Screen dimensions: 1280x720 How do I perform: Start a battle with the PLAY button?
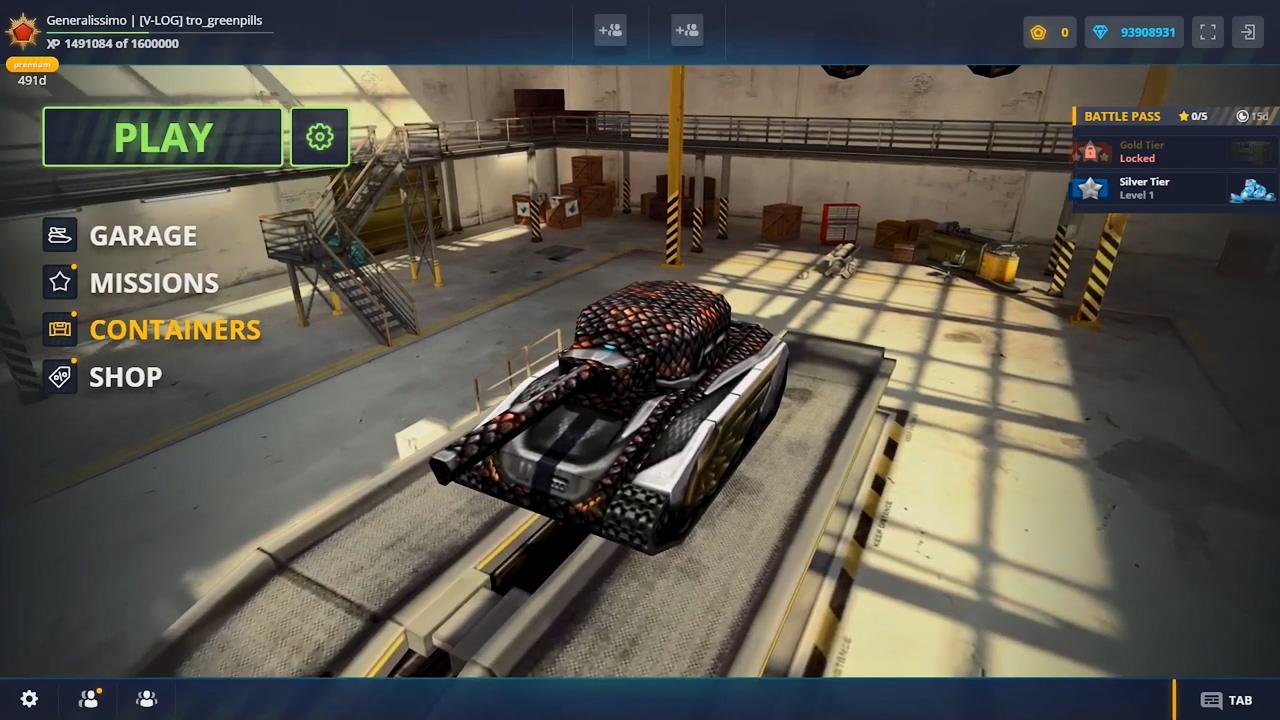tap(163, 137)
